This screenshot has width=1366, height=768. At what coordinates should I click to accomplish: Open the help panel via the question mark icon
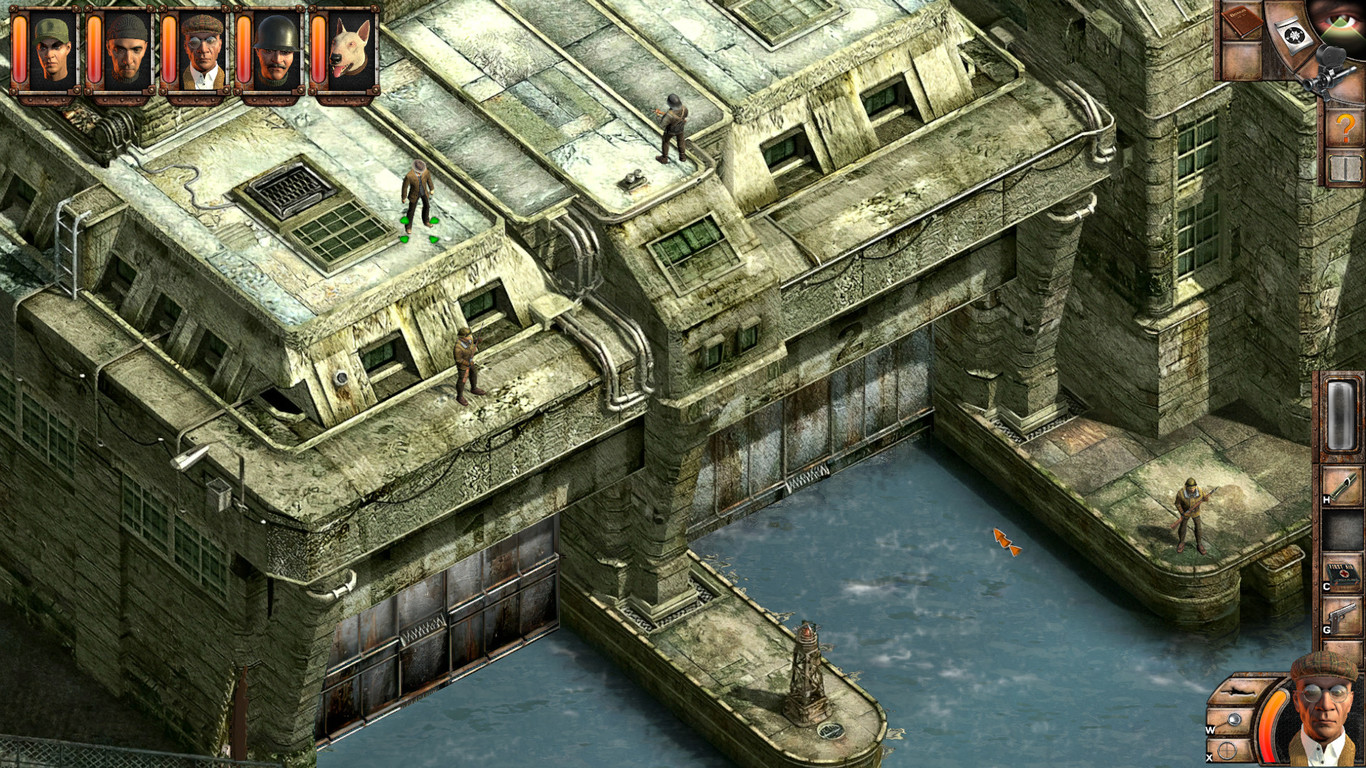coord(1347,128)
